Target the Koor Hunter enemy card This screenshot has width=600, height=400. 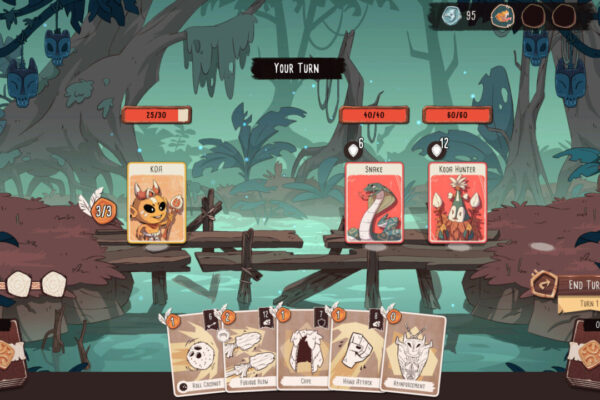tap(457, 204)
